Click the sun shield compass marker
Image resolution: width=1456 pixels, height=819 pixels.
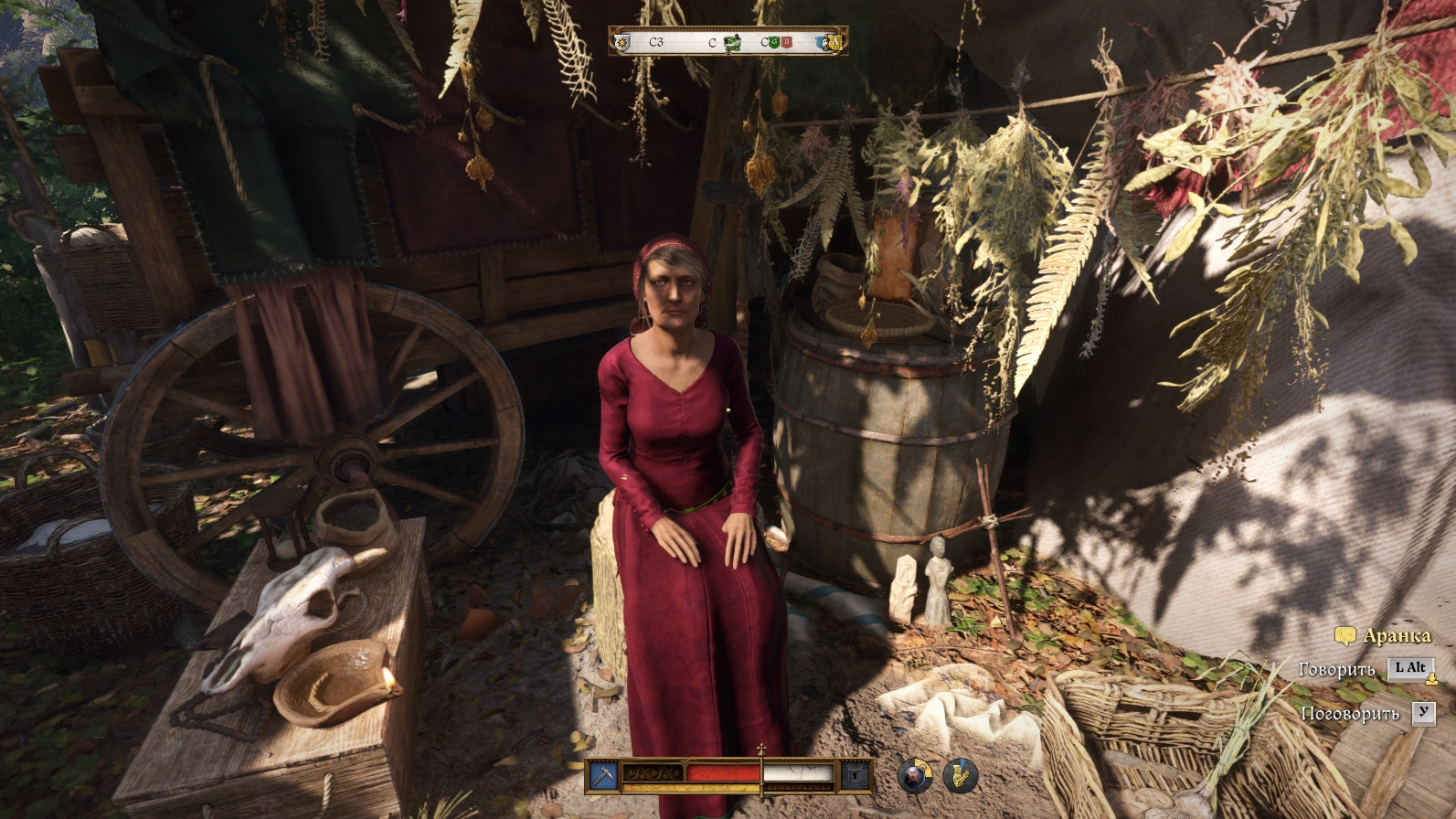[622, 42]
